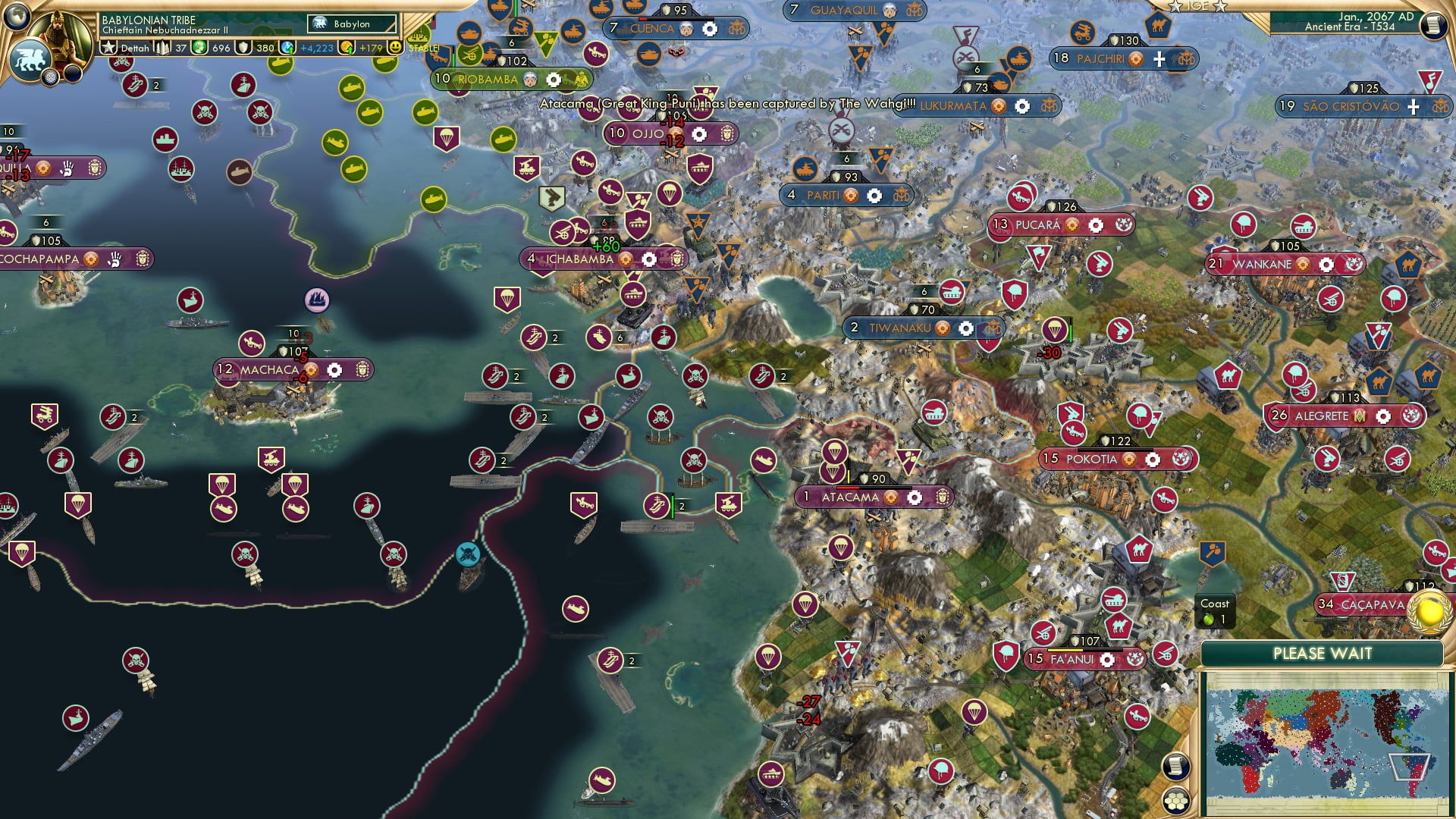Open the Babylon civilization selector dropdown
Image resolution: width=1456 pixels, height=819 pixels.
pyautogui.click(x=353, y=24)
